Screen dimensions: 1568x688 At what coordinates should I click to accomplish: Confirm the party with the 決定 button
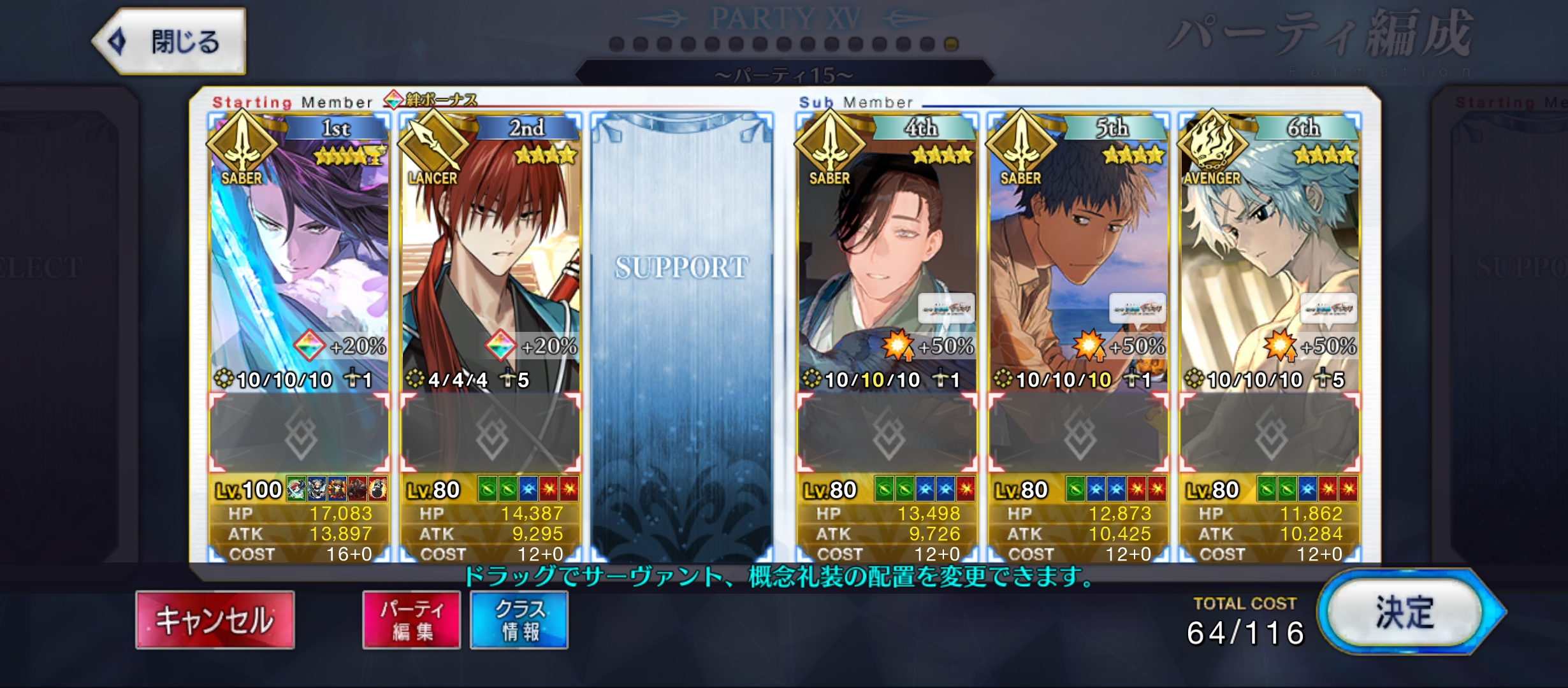[1405, 613]
